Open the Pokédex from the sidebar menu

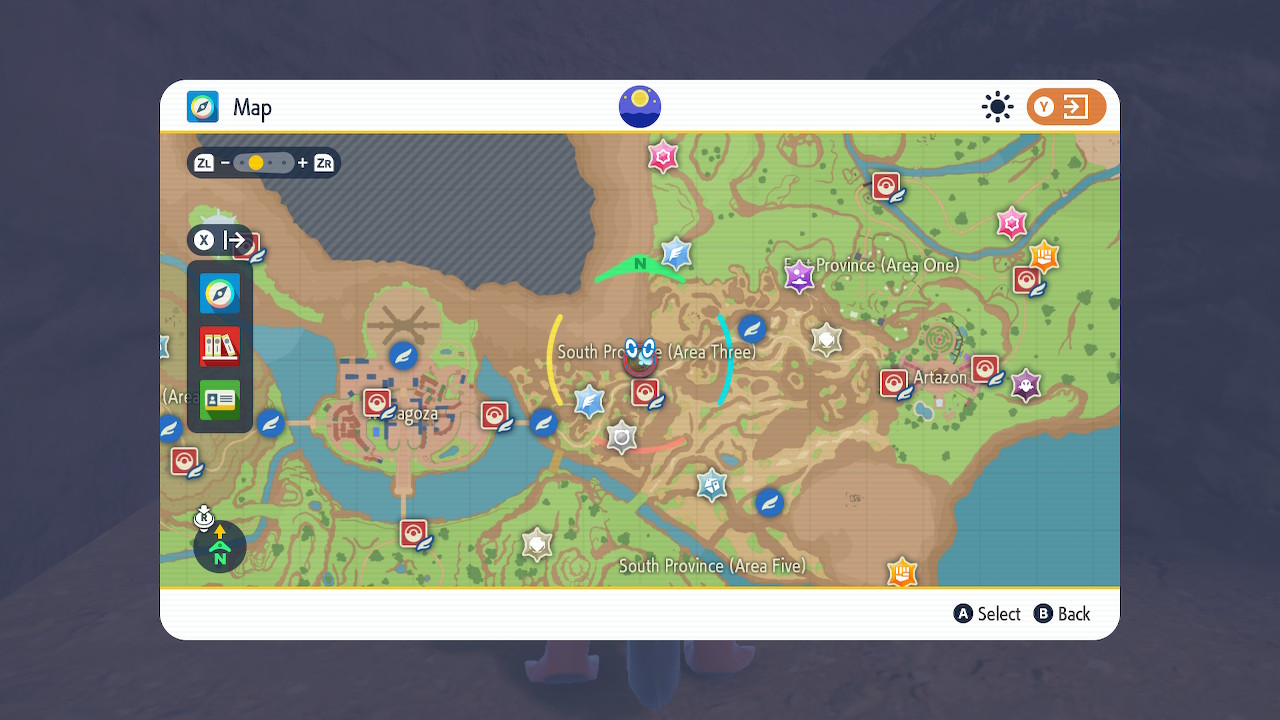[x=219, y=346]
